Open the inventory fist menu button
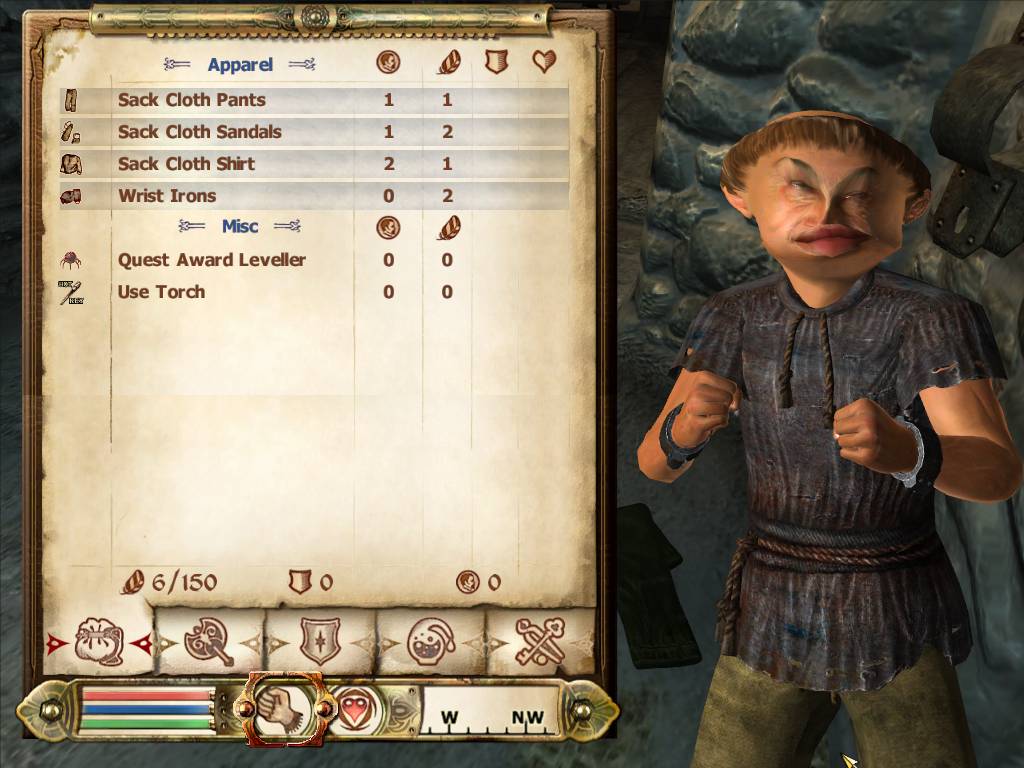This screenshot has width=1024, height=768. 284,709
